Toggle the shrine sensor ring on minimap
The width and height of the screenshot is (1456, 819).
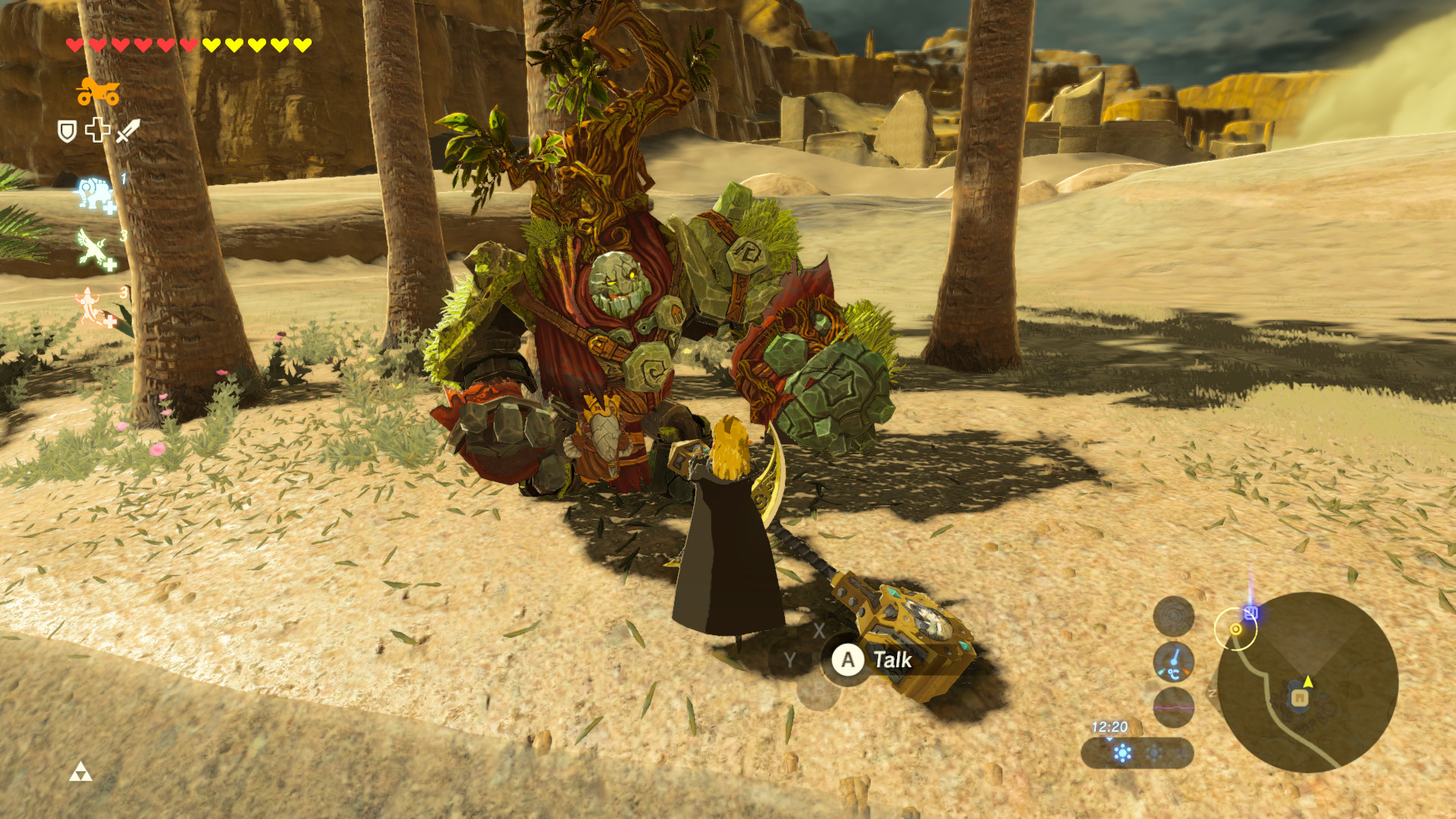(x=1236, y=629)
